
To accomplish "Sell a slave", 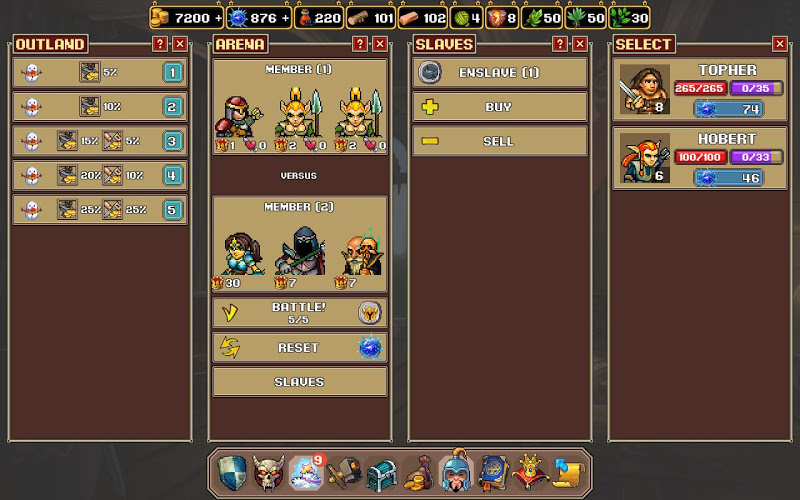I will (499, 141).
